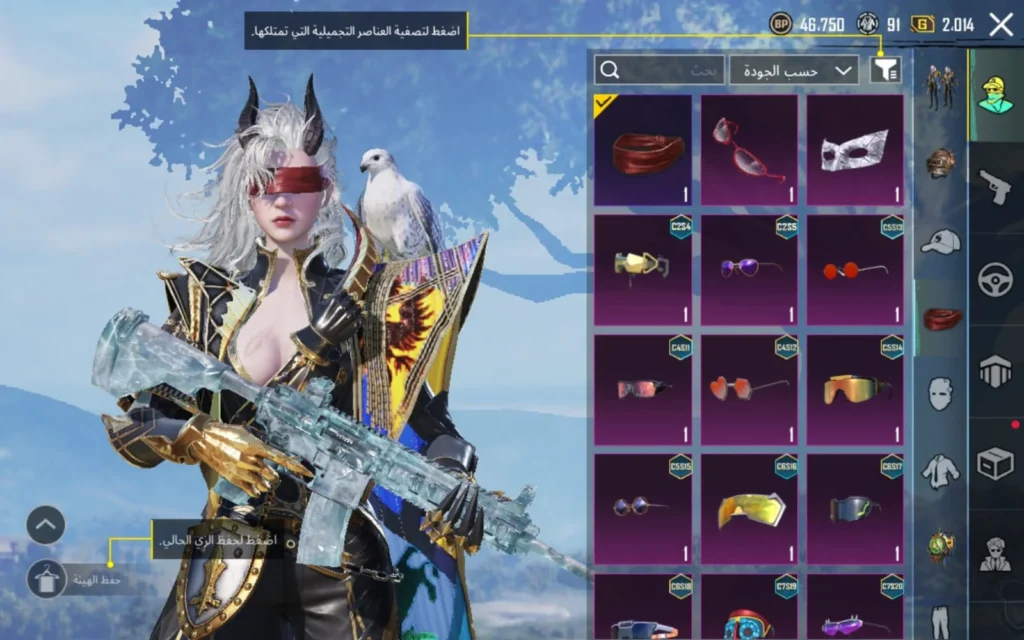Screen dimensions: 1024x640
Task: Show the face mask subcategory
Action: (940, 393)
